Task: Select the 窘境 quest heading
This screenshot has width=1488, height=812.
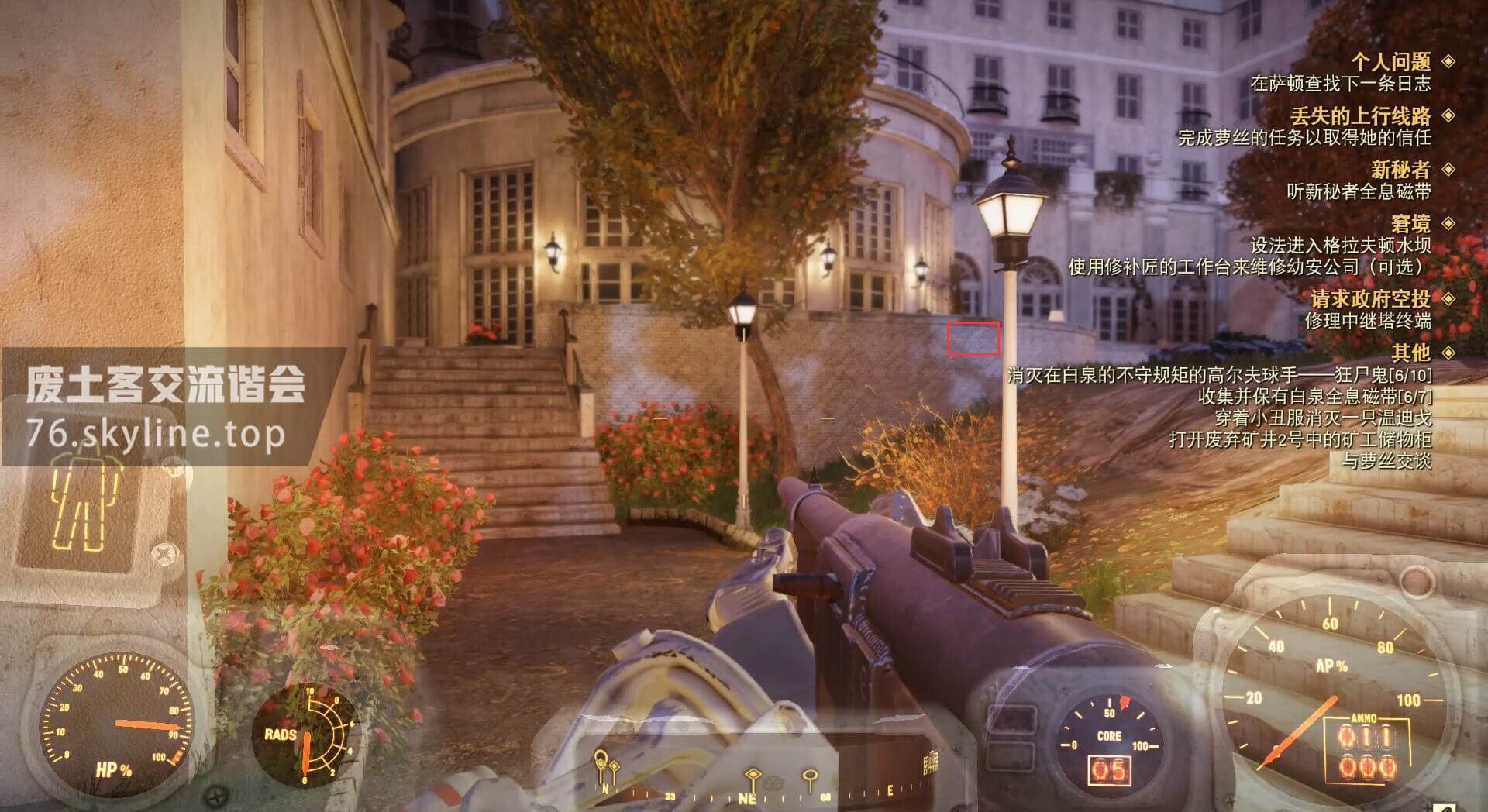Action: coord(1410,224)
